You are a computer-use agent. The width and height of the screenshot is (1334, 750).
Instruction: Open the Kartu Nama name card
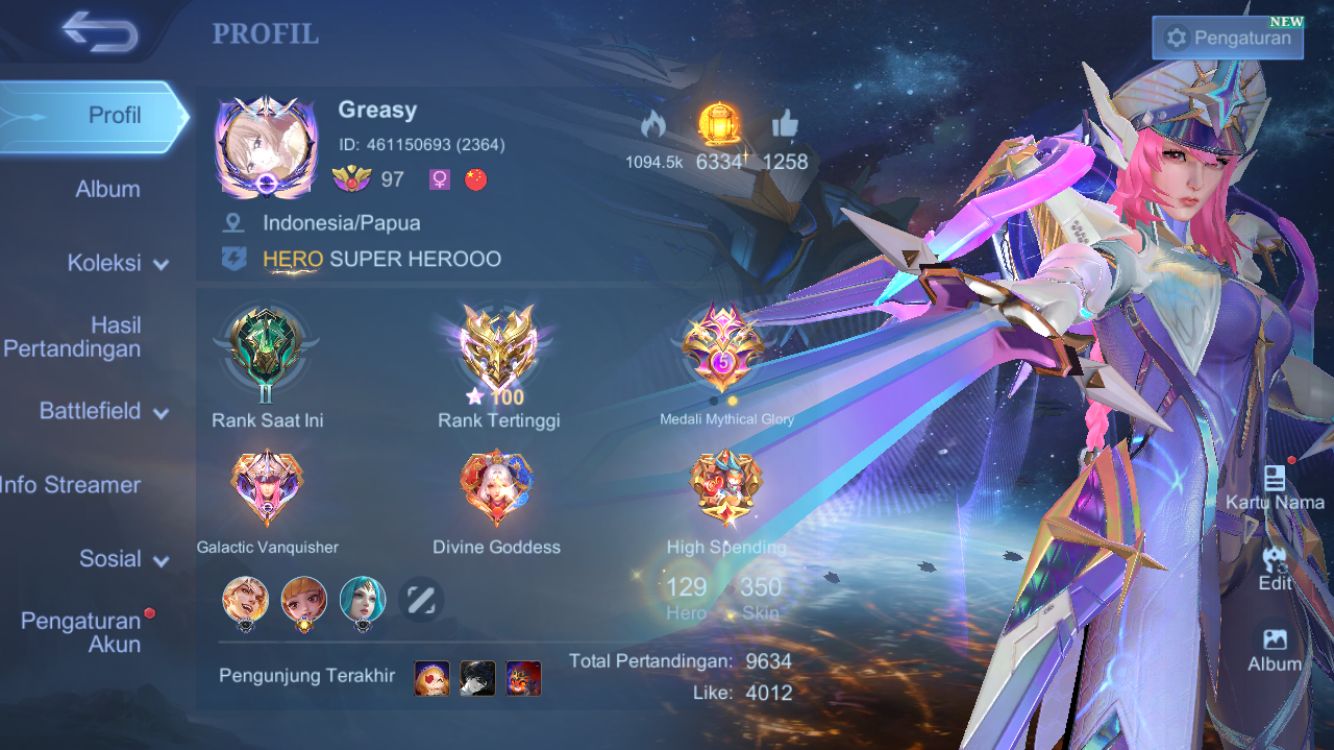[1274, 486]
